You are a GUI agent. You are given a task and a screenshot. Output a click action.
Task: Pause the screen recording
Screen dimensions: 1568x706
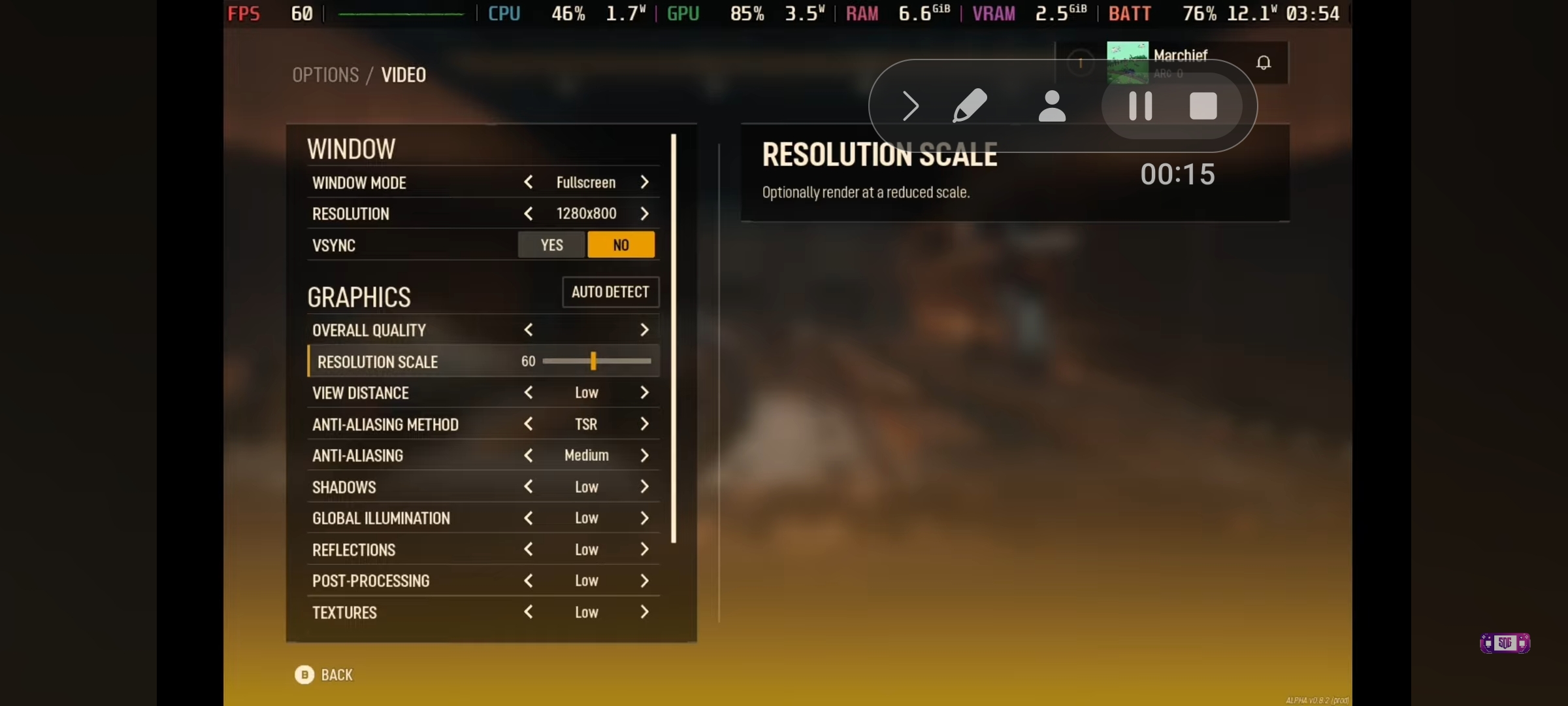click(x=1140, y=106)
